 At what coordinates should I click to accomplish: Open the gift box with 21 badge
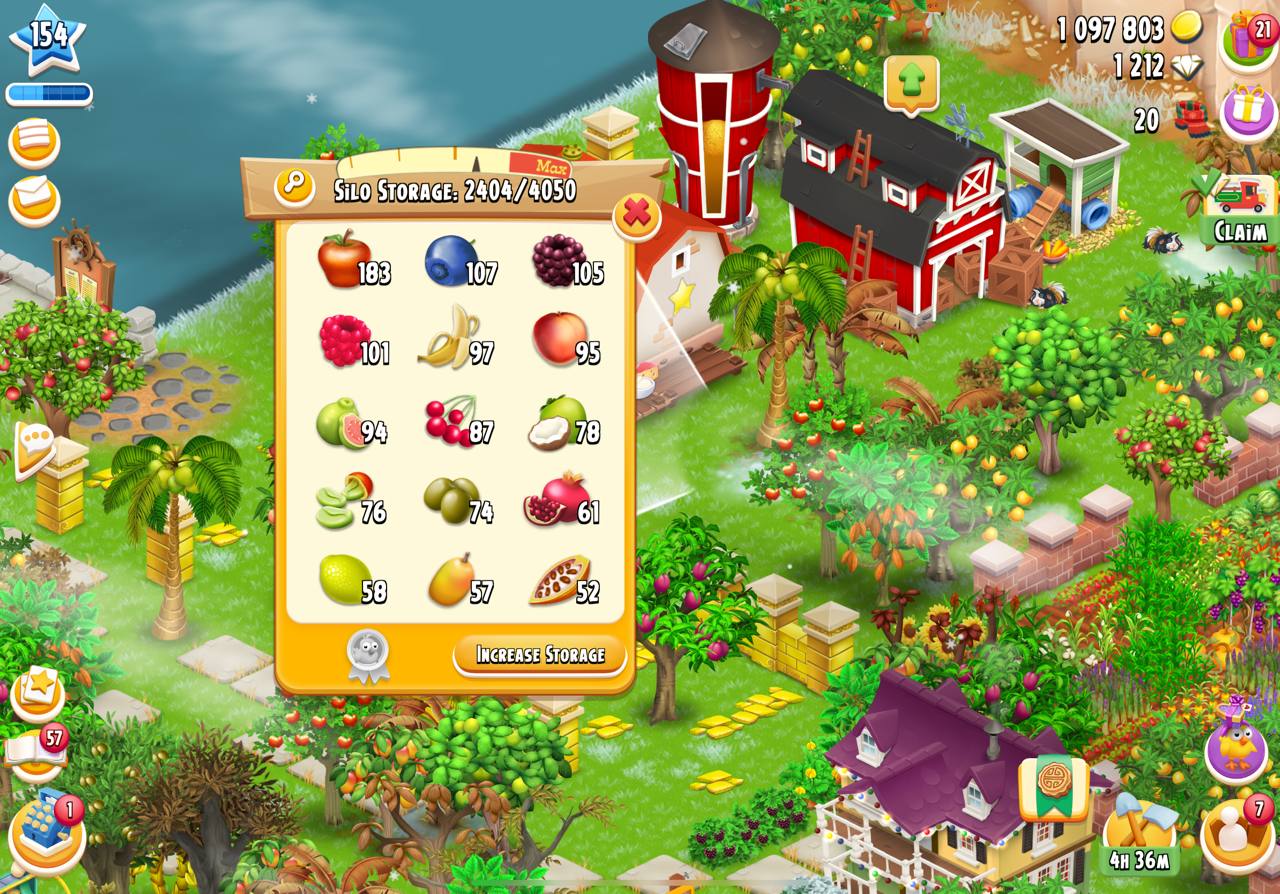pyautogui.click(x=1248, y=40)
